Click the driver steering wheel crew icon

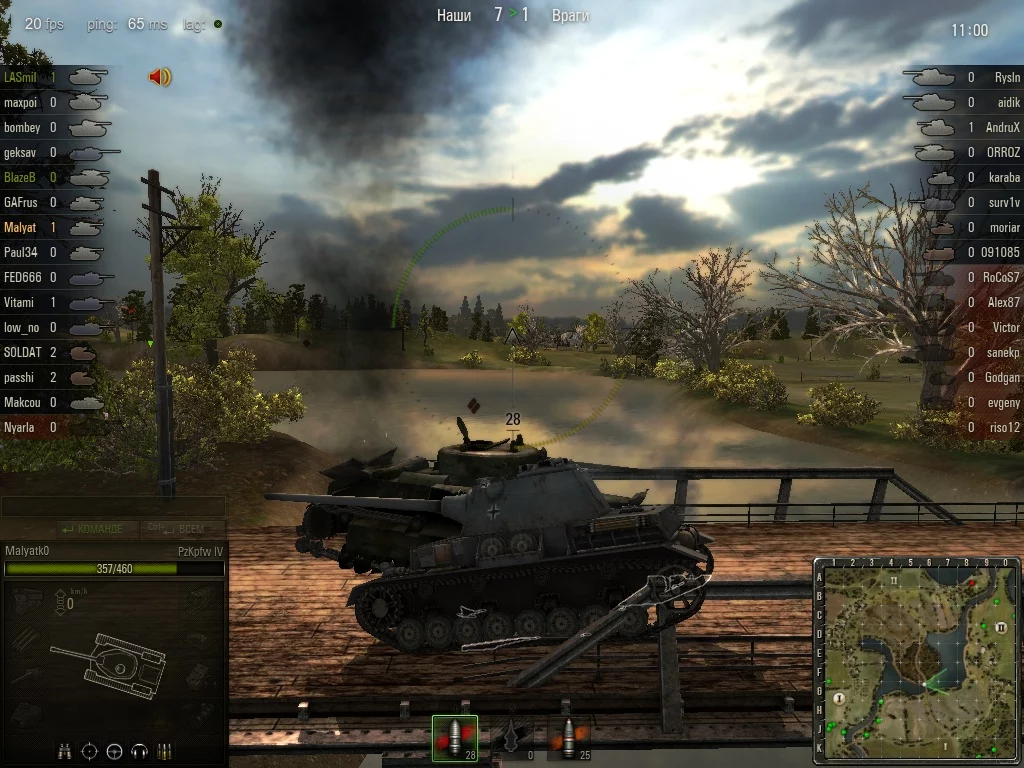tap(115, 751)
